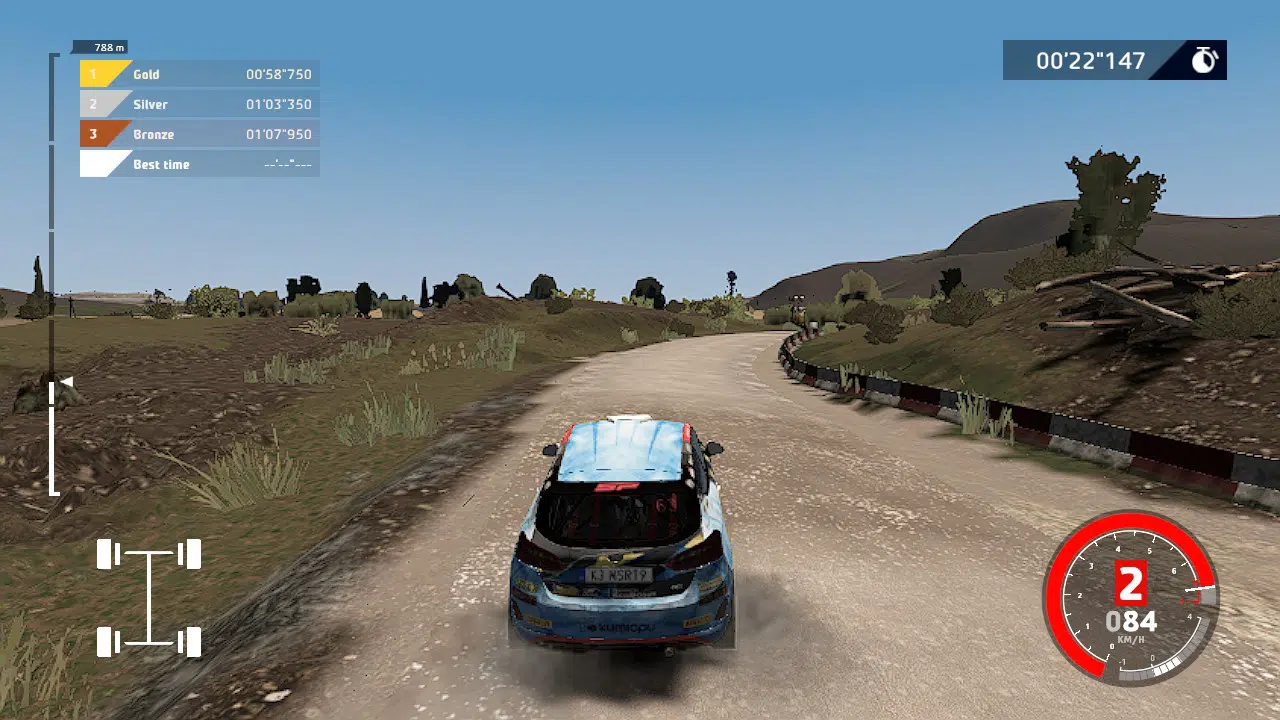Click the stage progress position marker
Viewport: 1280px width, 720px height.
[x=66, y=381]
